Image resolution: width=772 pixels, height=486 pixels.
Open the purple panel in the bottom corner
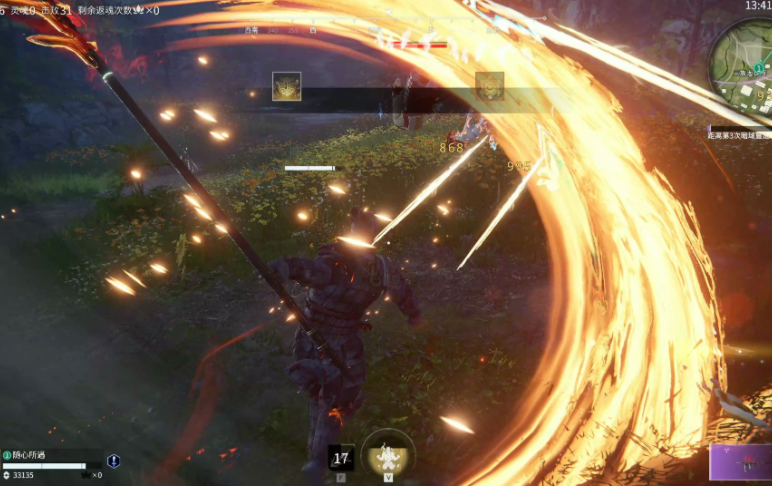(x=740, y=463)
